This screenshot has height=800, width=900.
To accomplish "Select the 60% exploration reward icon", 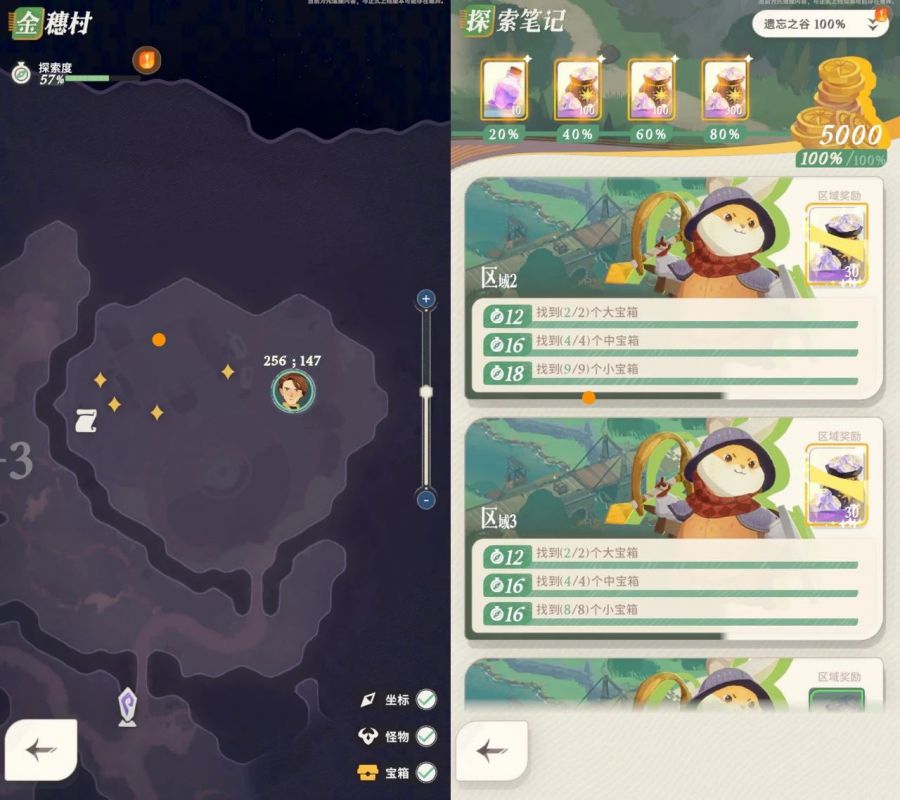I will click(651, 91).
